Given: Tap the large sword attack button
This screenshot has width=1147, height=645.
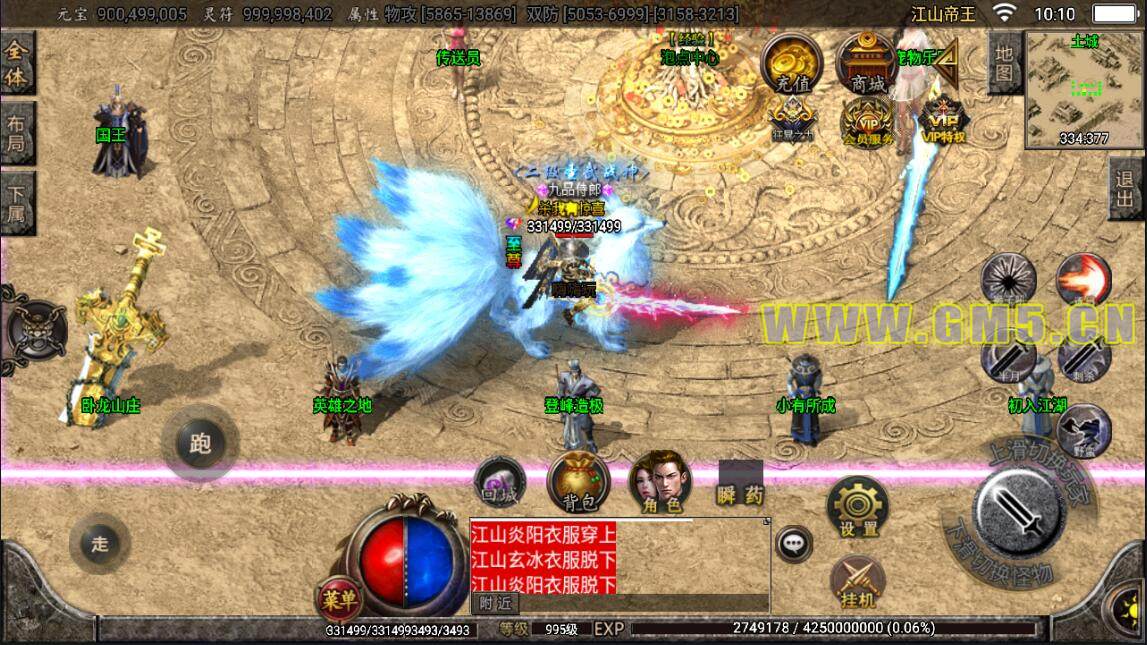Looking at the screenshot, I should (x=1020, y=510).
